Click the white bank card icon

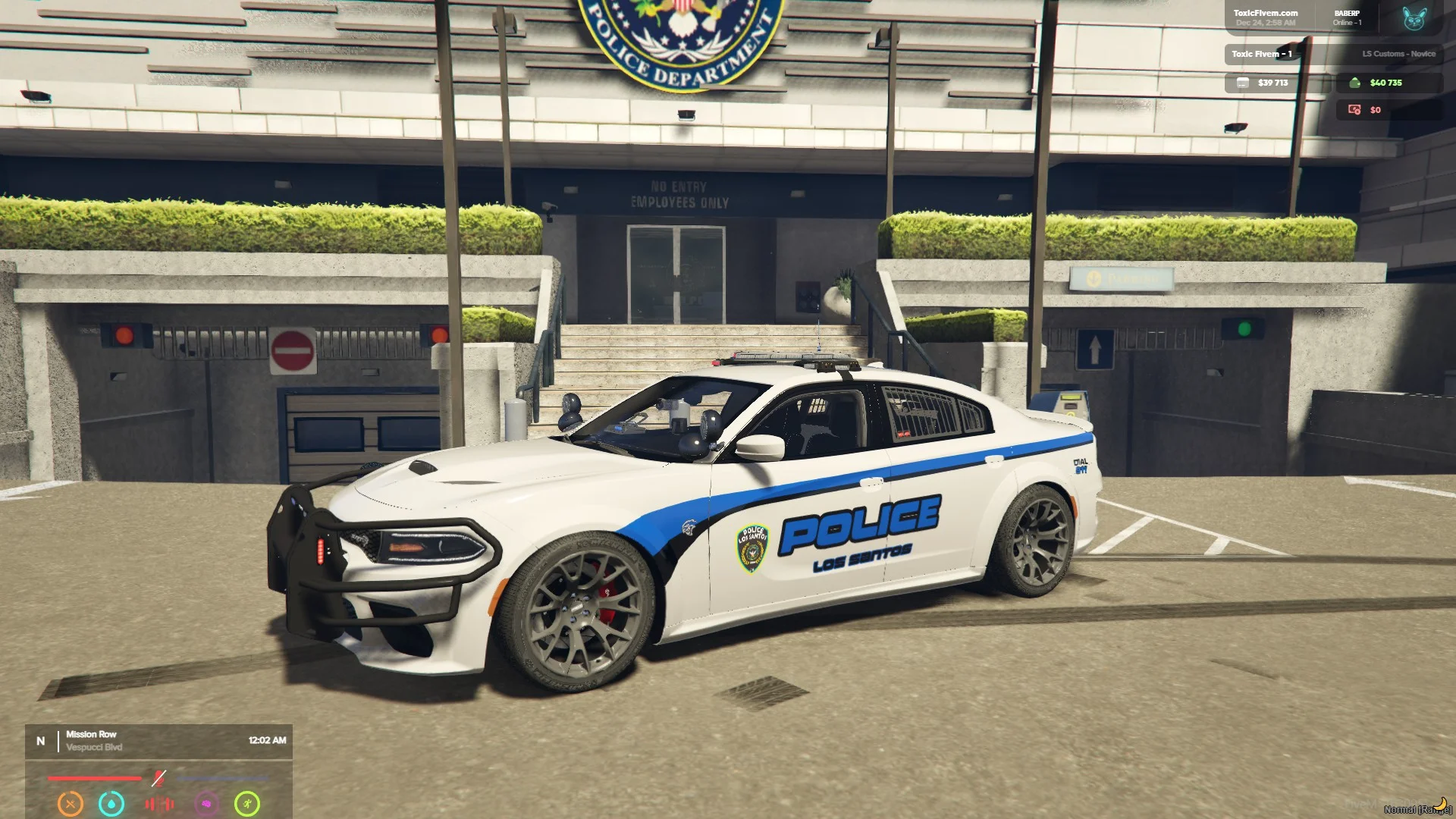point(1242,83)
